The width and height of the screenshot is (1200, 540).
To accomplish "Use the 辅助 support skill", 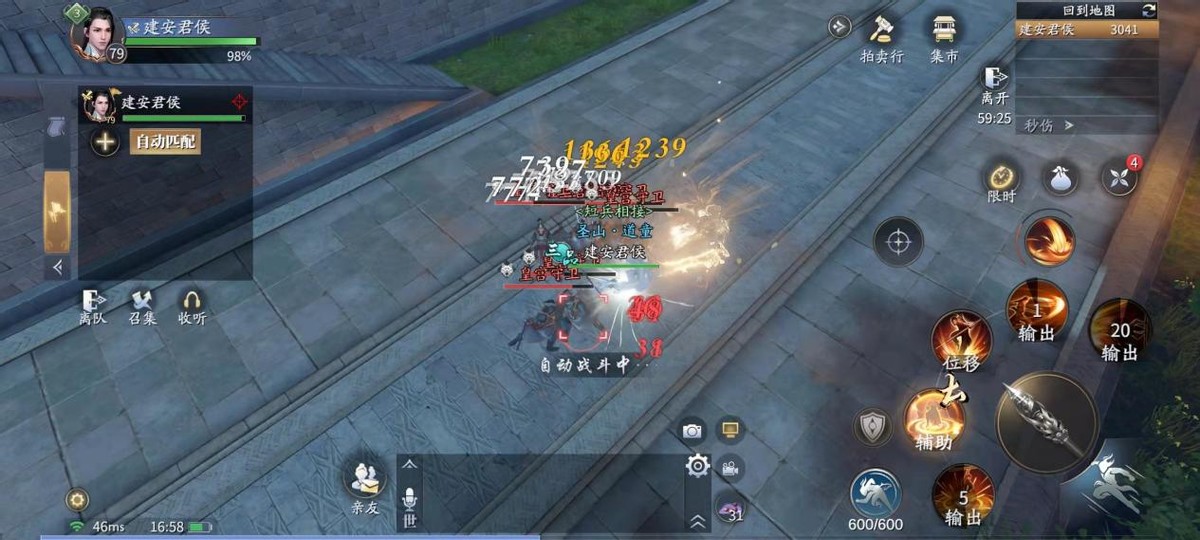I will click(x=933, y=417).
